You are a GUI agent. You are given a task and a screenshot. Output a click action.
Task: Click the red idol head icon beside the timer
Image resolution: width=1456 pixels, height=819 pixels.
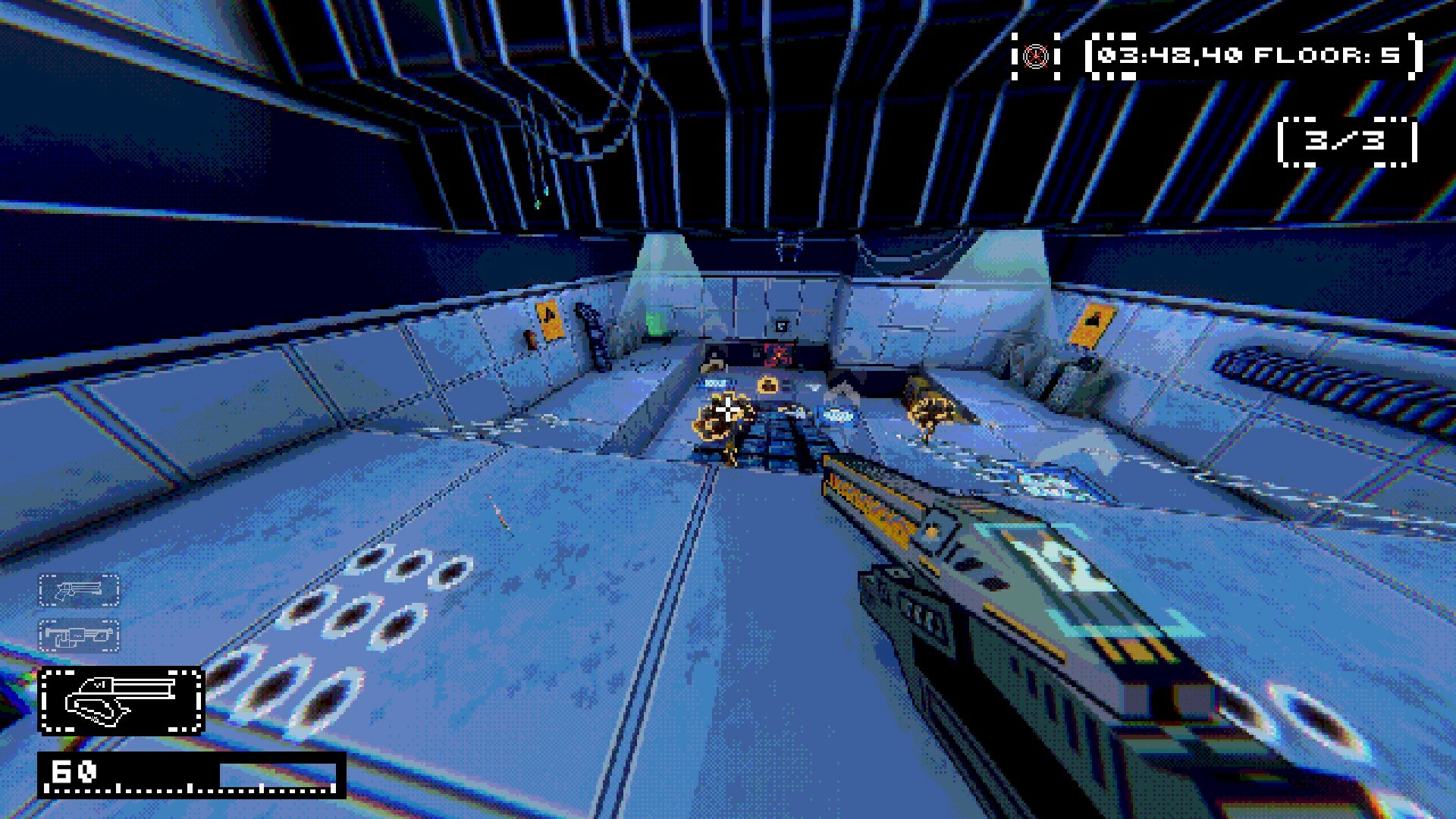pyautogui.click(x=1035, y=55)
